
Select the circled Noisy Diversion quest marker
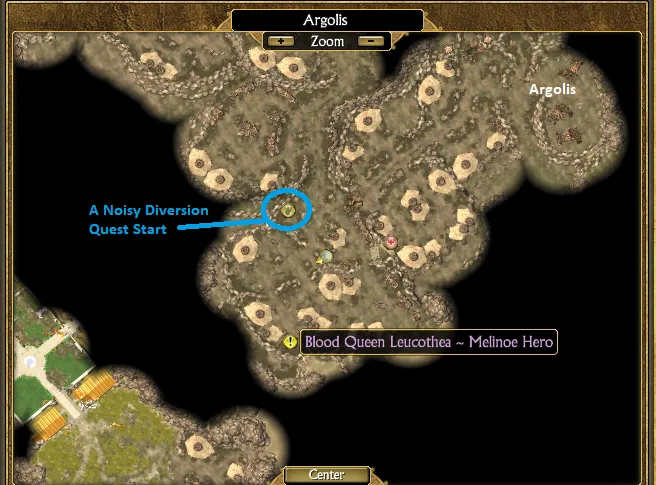pos(288,209)
